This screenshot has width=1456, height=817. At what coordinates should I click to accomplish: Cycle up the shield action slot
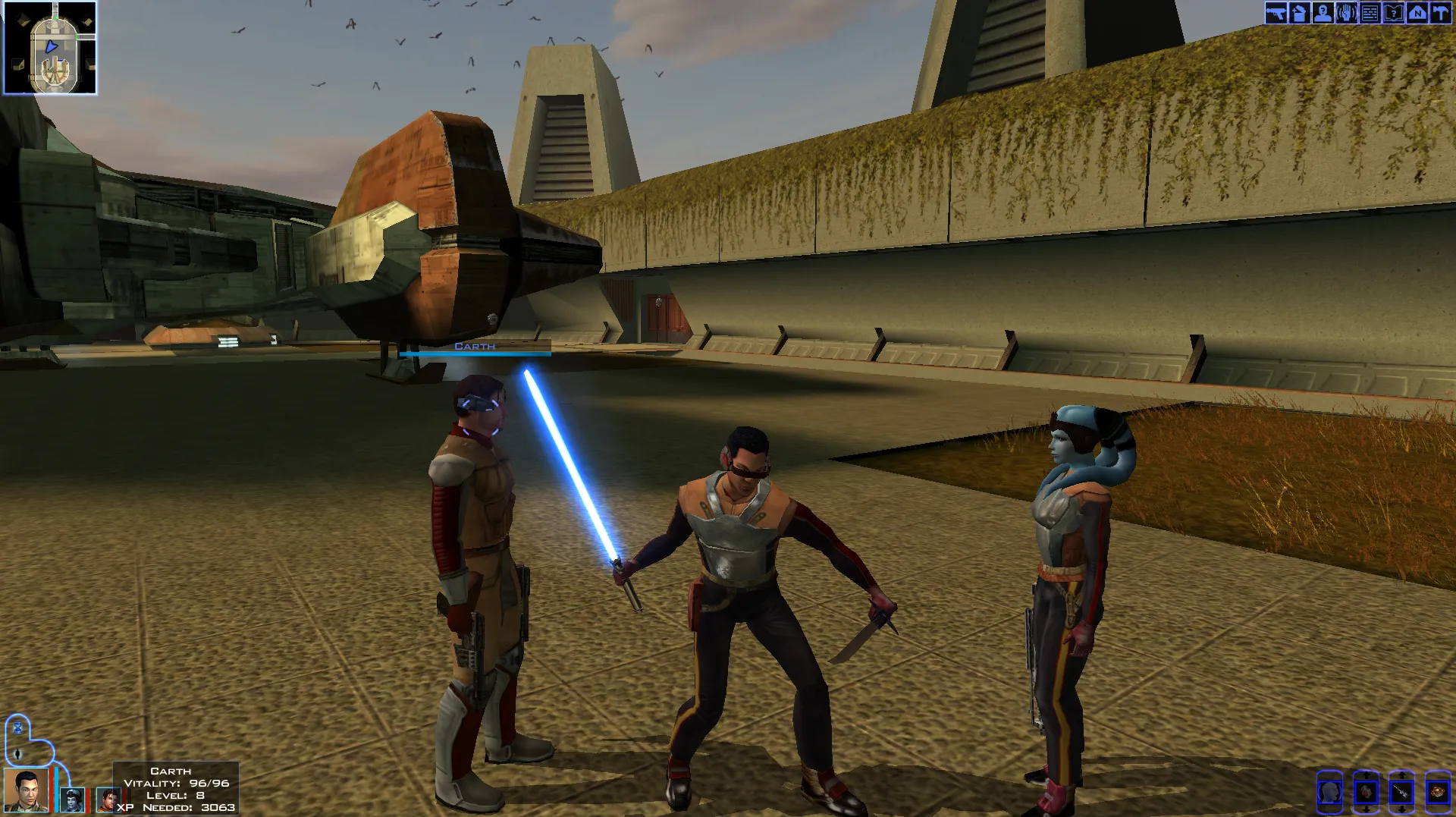[1367, 775]
